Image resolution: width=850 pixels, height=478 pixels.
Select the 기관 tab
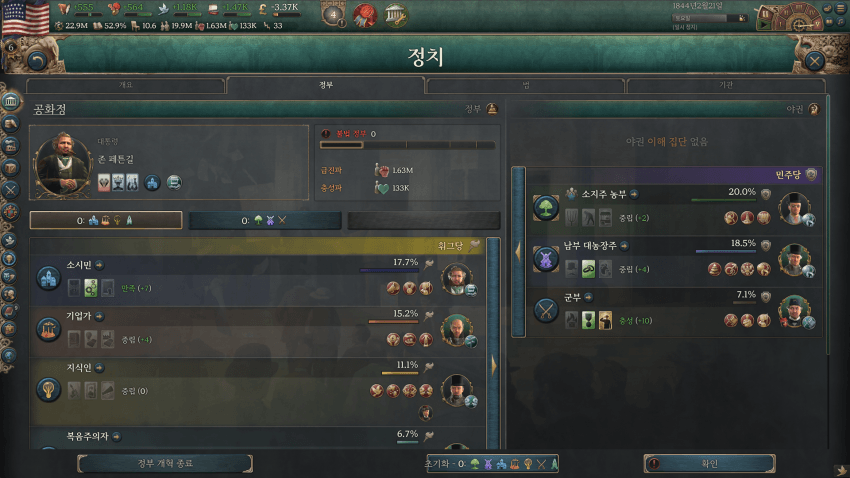point(726,86)
